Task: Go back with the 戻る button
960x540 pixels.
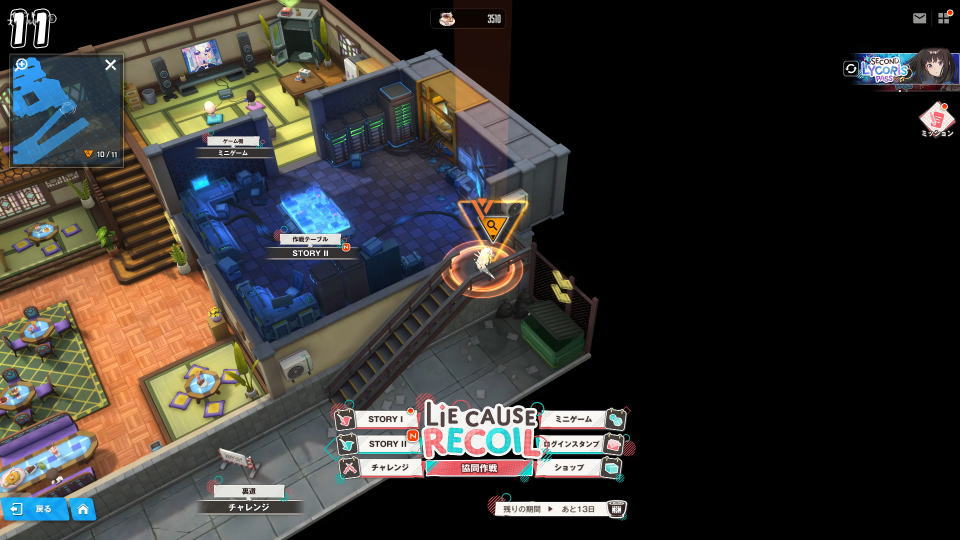Action: (x=33, y=509)
